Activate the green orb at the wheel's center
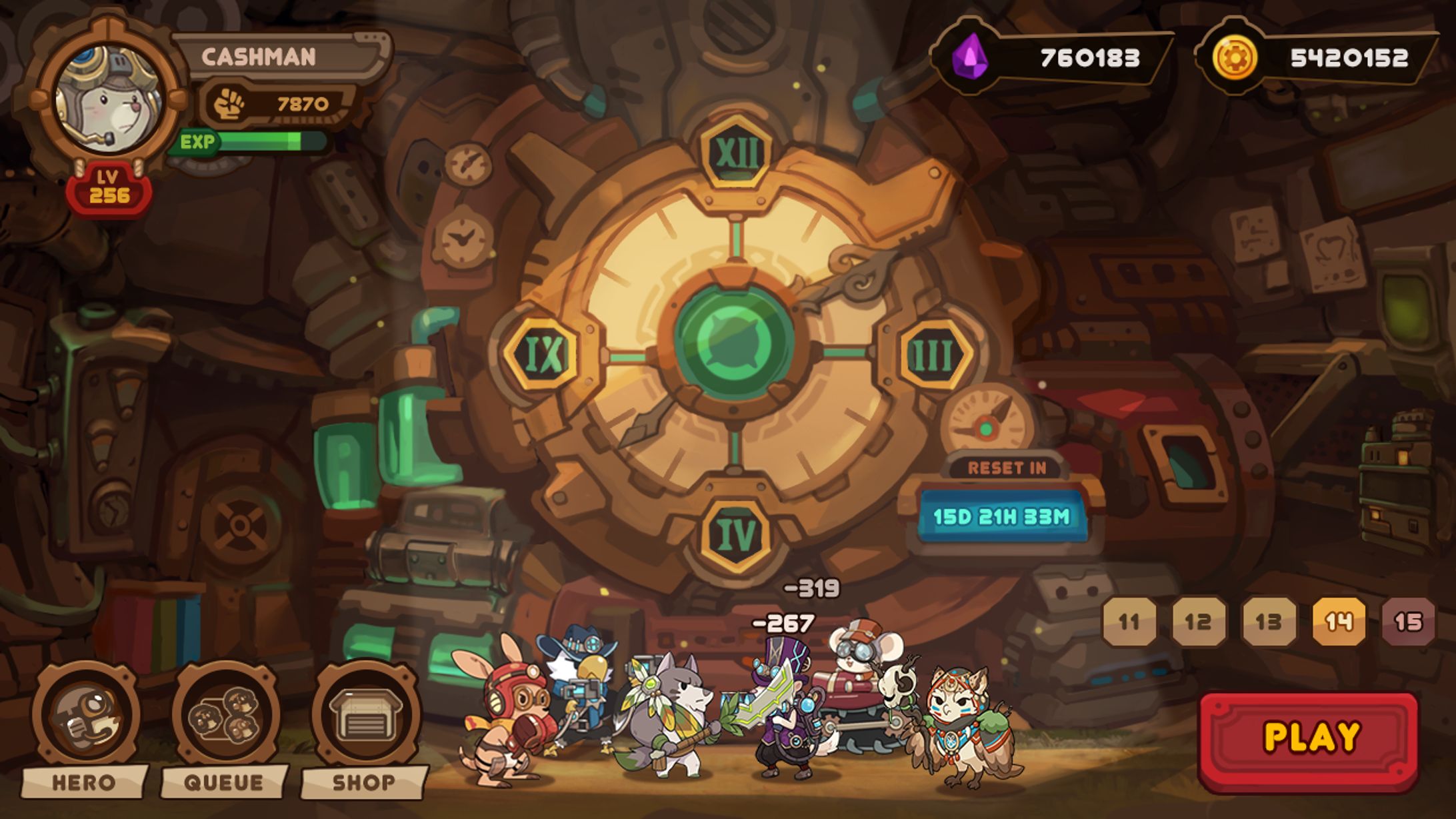Viewport: 1456px width, 819px height. coord(734,341)
